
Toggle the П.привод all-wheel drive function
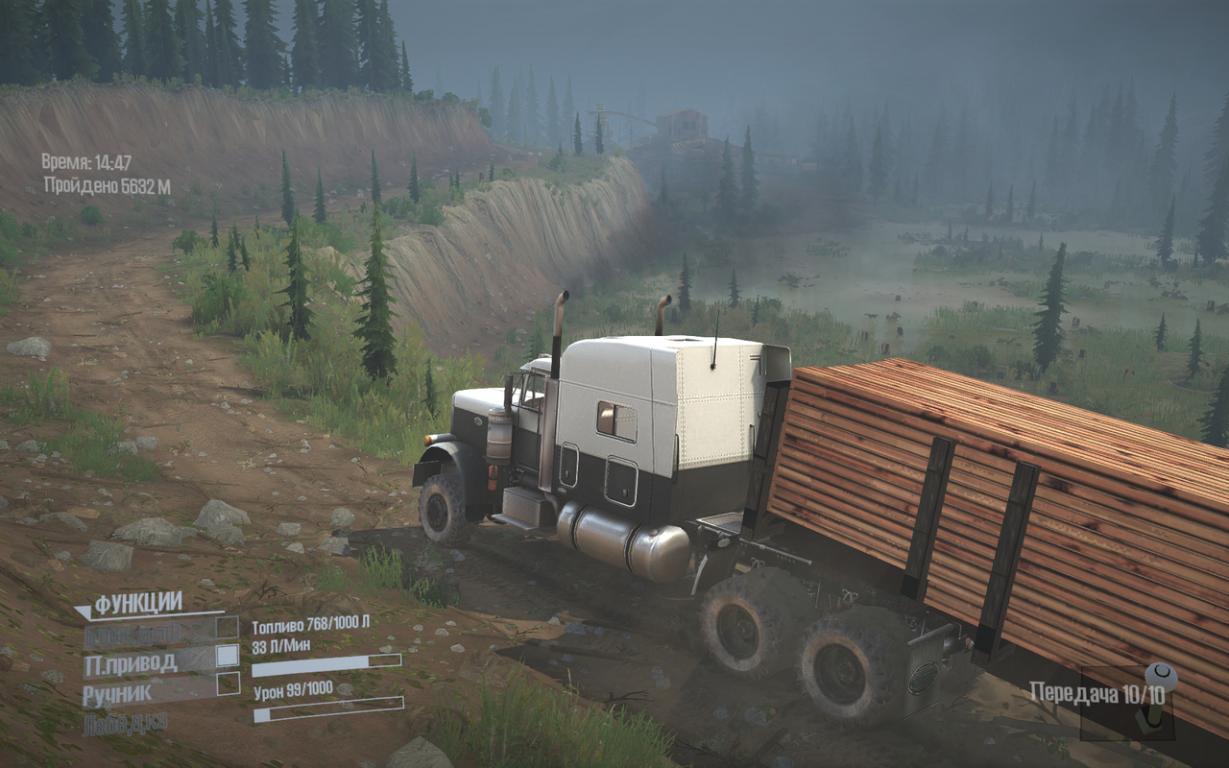tap(227, 656)
